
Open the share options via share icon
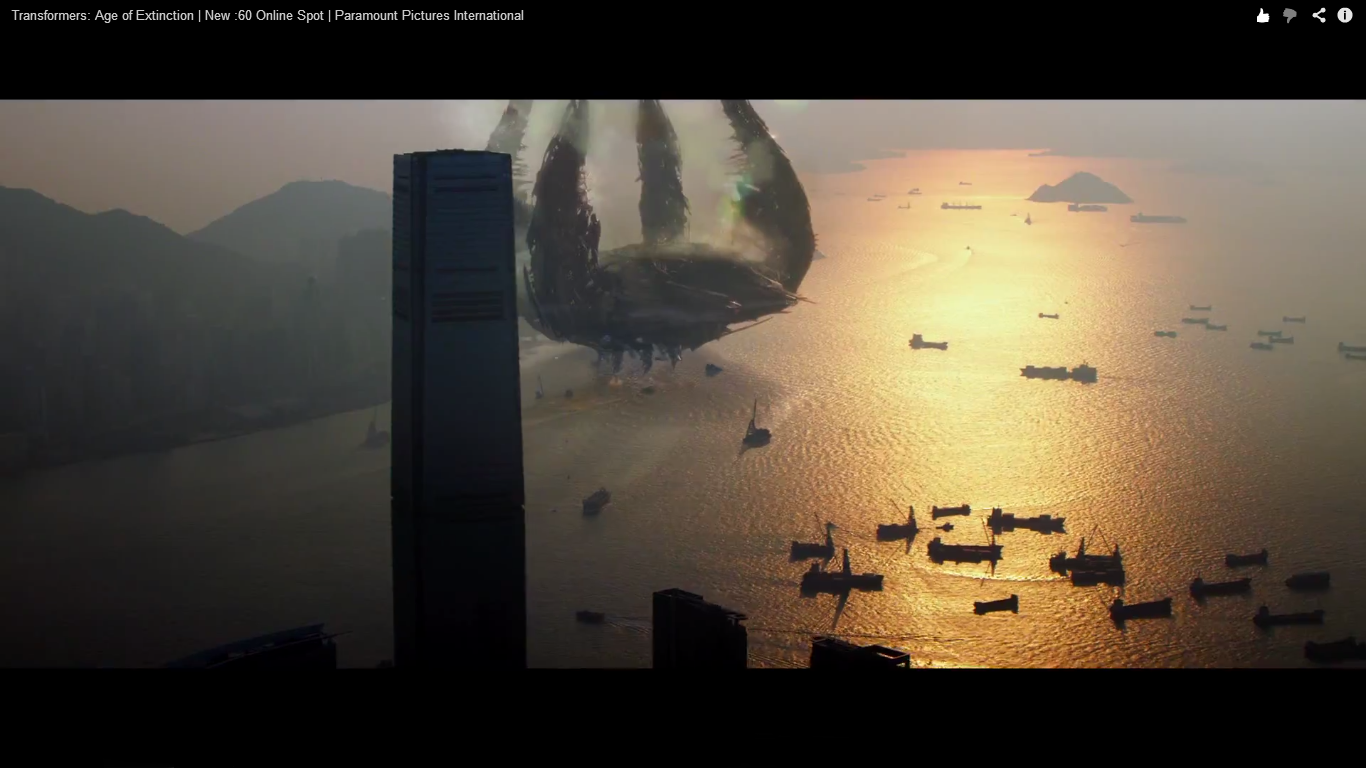point(1318,15)
